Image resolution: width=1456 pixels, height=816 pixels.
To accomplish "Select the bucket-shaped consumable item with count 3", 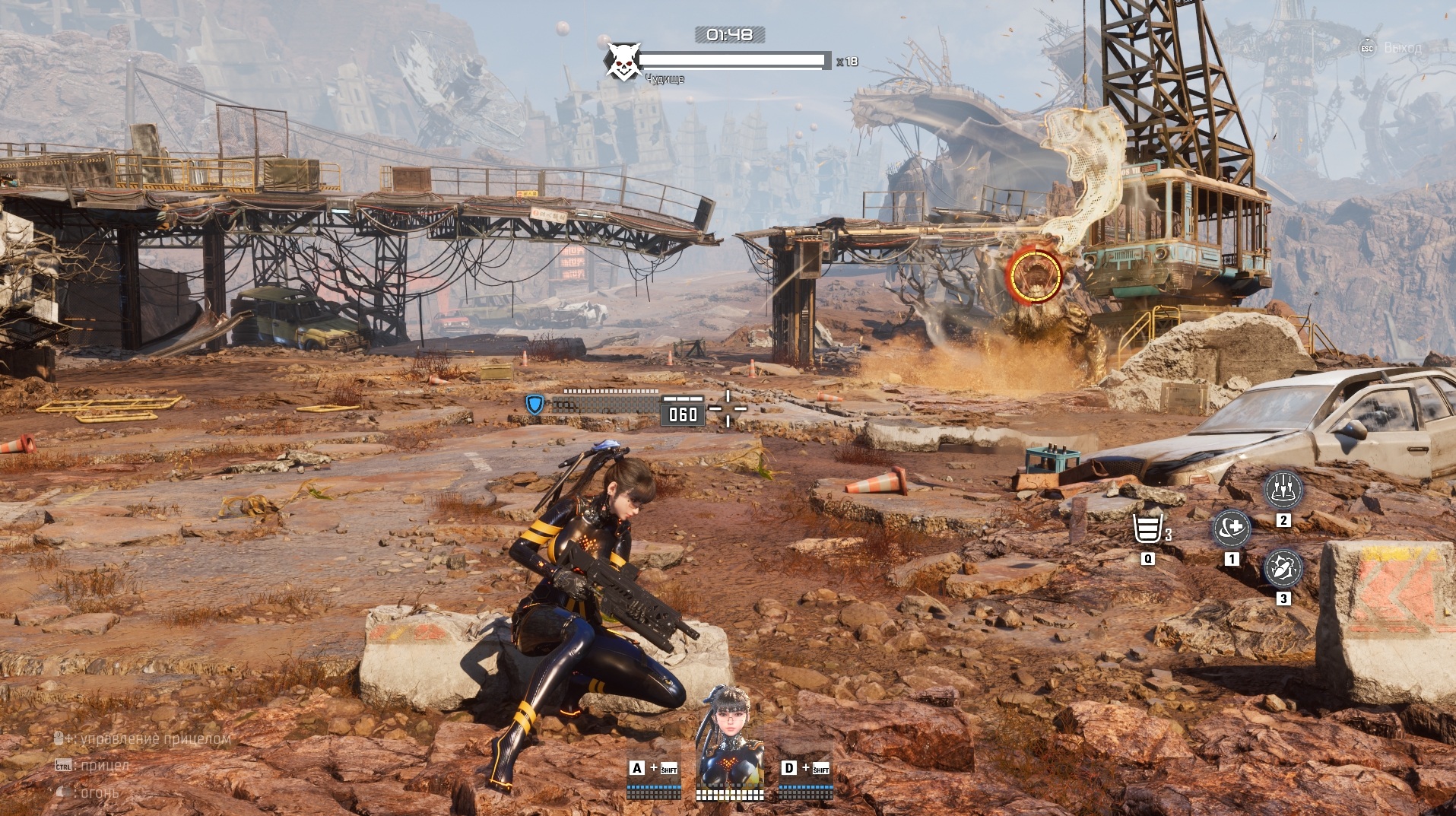I will (1148, 529).
